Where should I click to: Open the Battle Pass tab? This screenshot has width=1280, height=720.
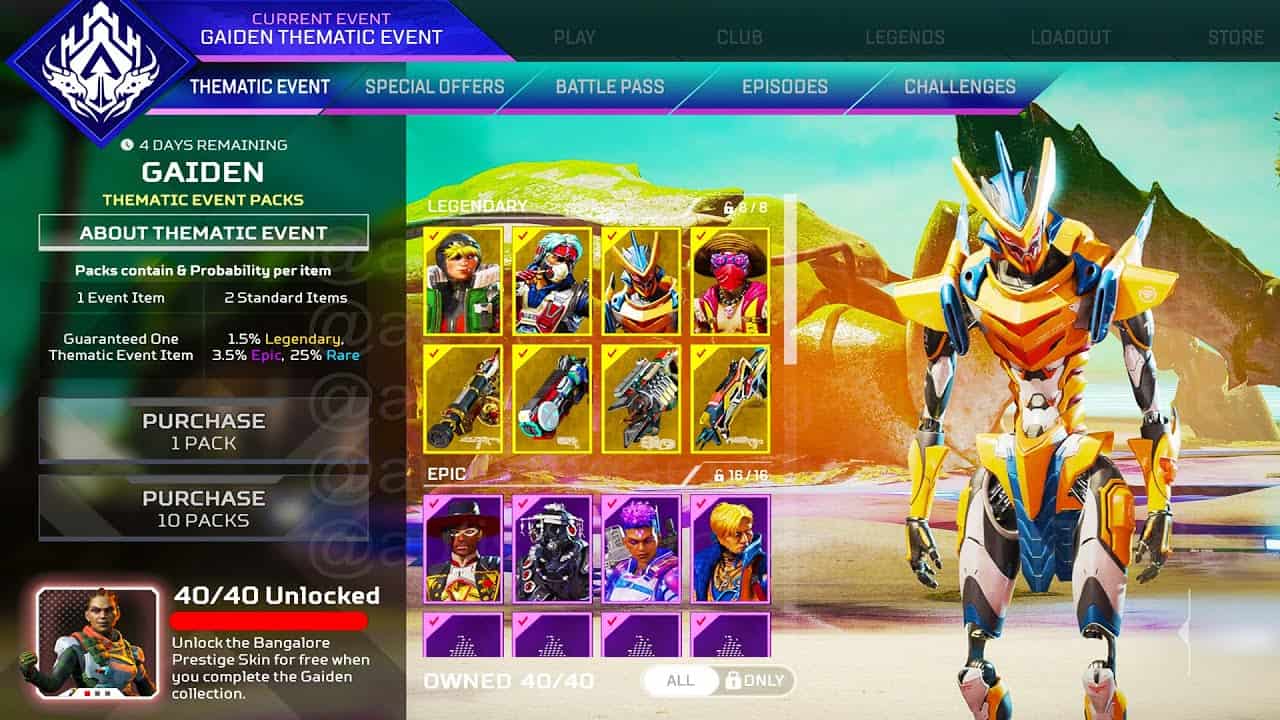(609, 86)
